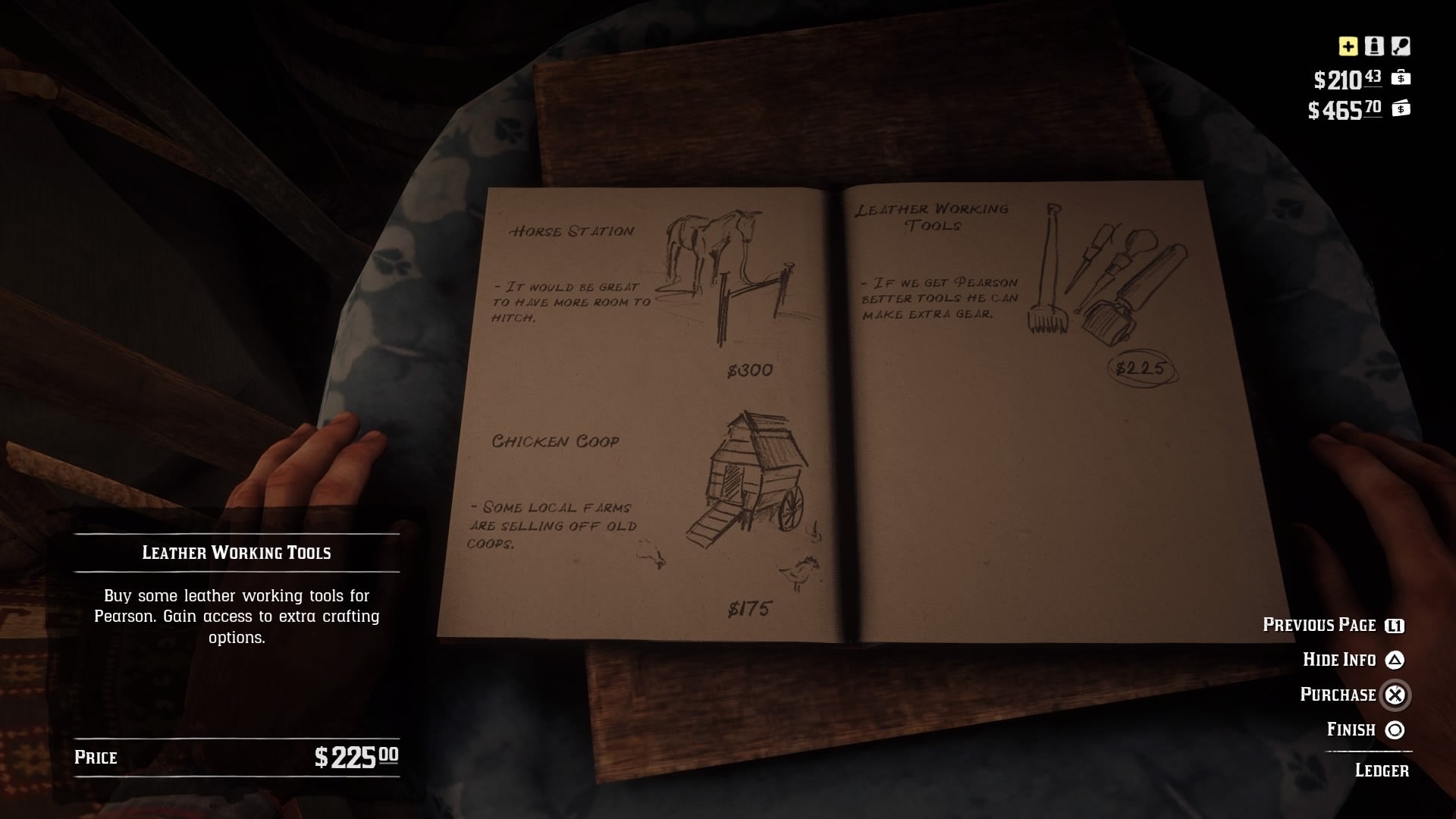
Task: Click the $300 Horse Station price
Action: 748,371
